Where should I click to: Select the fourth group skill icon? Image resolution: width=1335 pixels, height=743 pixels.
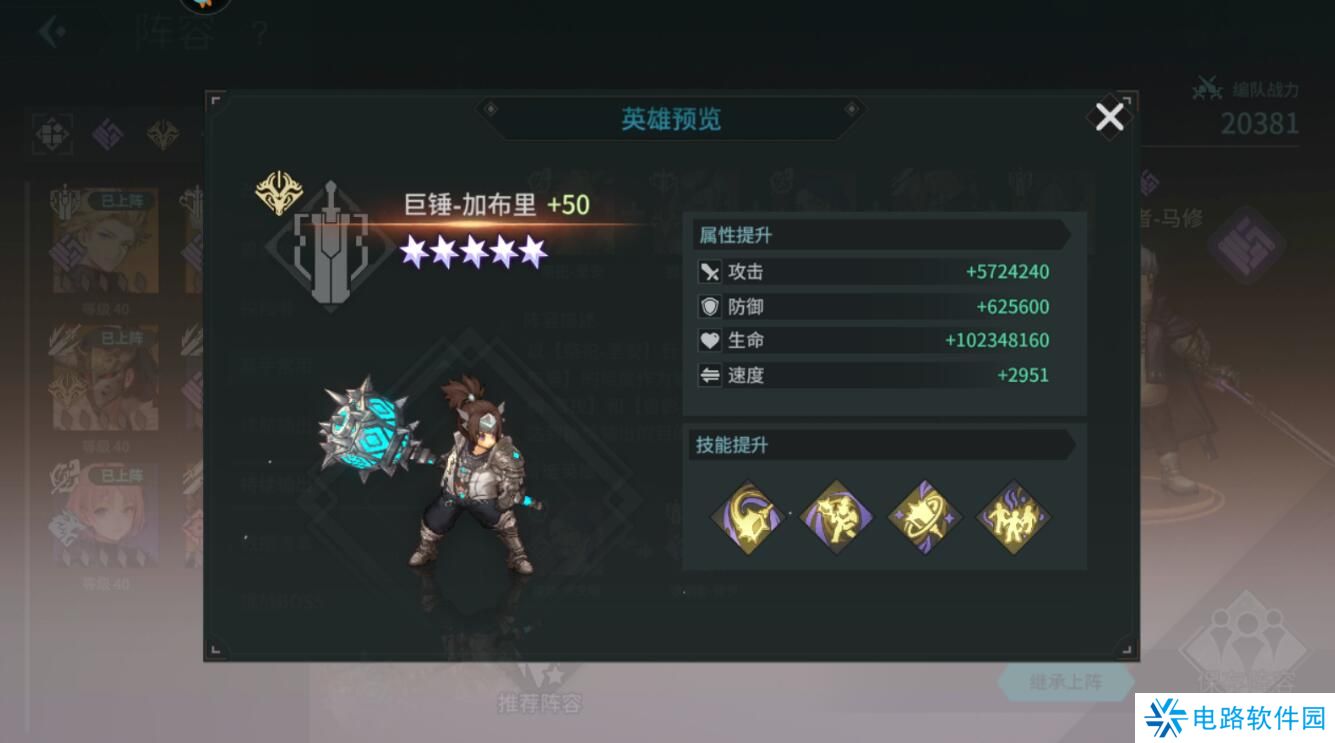(1015, 512)
